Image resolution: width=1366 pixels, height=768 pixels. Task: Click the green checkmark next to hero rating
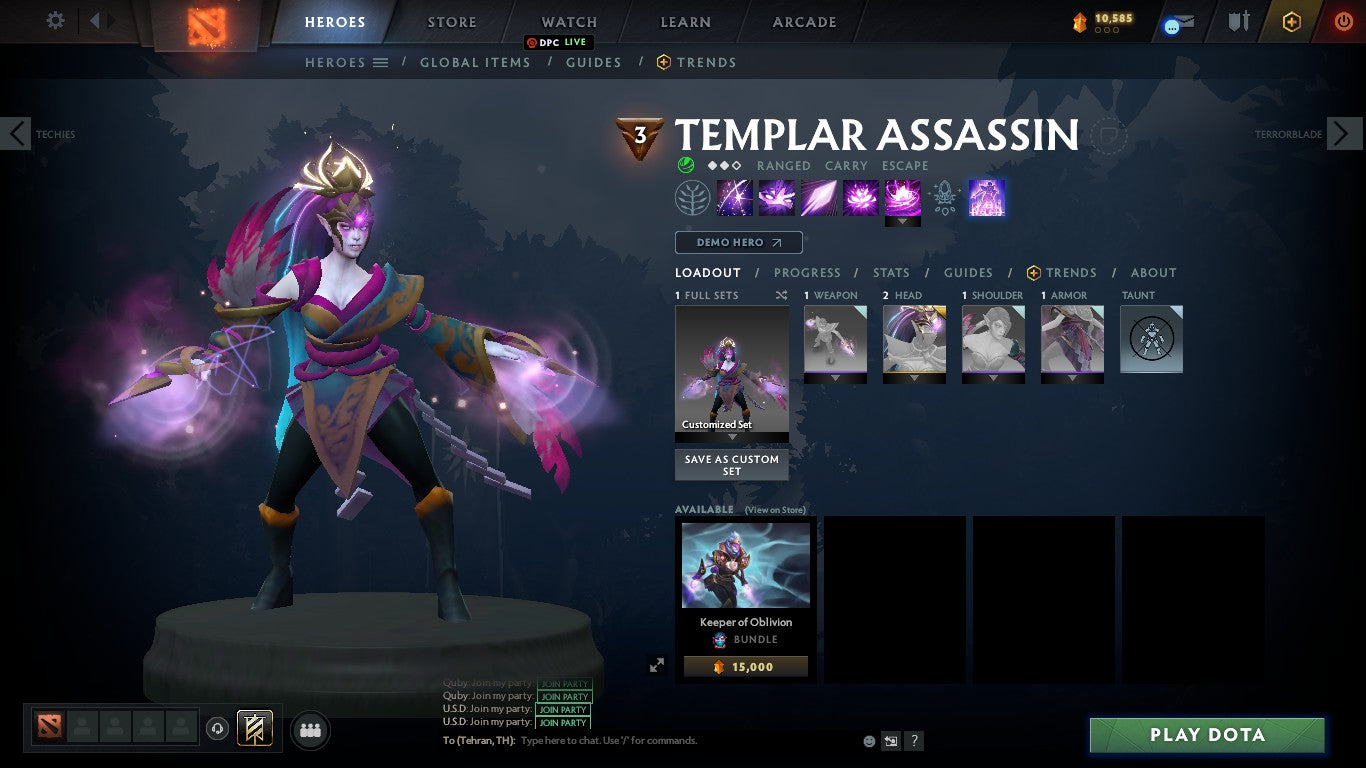[x=684, y=165]
